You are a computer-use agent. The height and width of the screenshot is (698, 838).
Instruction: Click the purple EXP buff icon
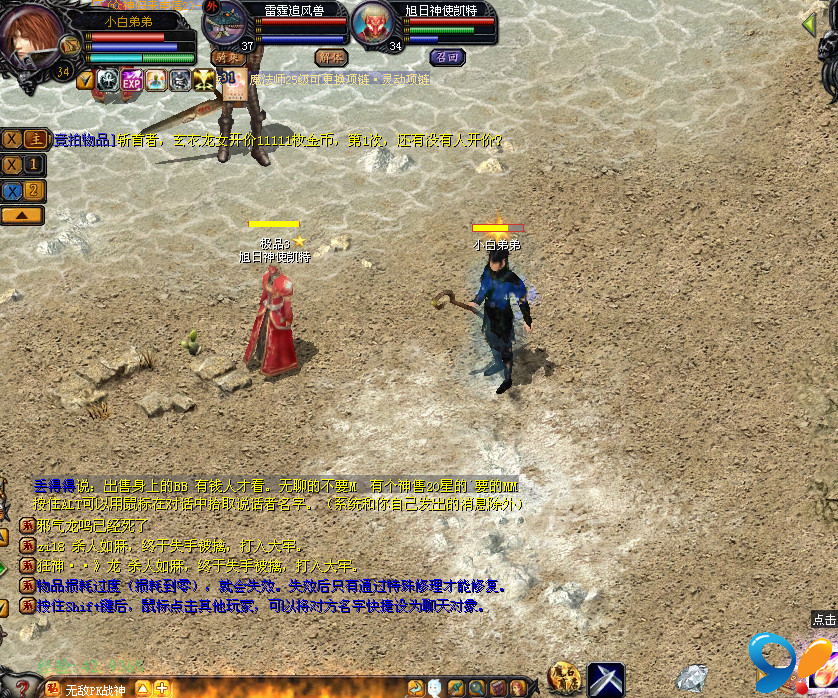point(132,81)
